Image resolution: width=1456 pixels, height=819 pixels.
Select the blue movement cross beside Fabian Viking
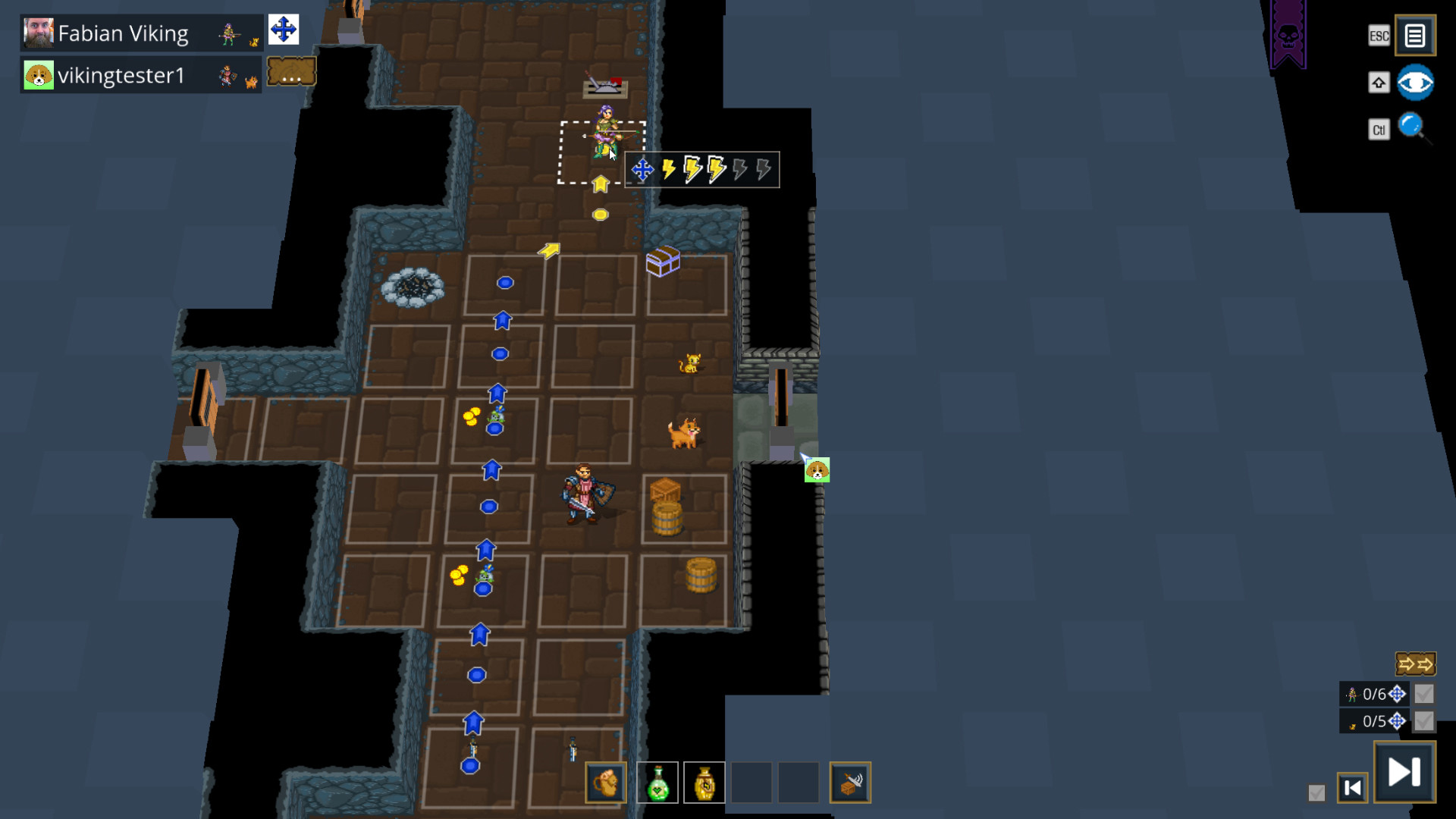pyautogui.click(x=284, y=30)
